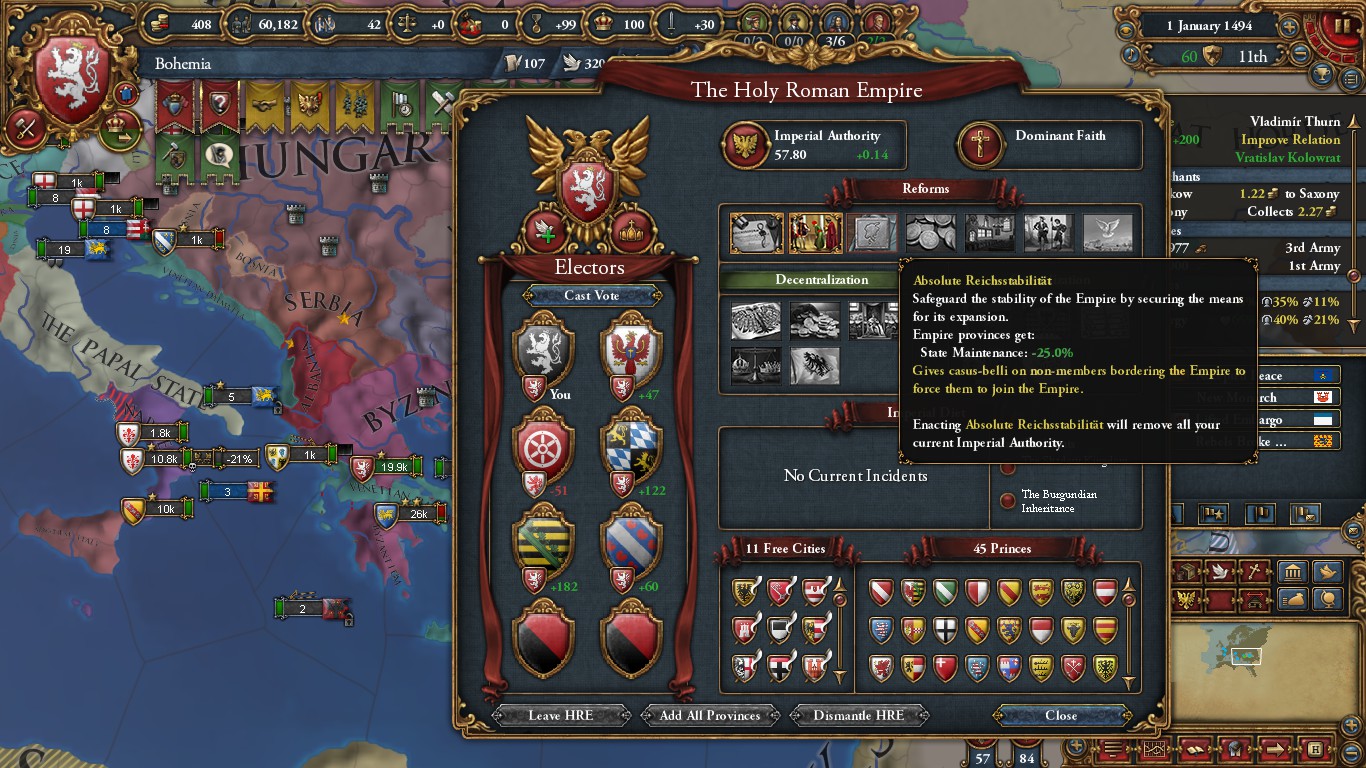This screenshot has width=1366, height=768.
Task: Click the Dominant Faith cross icon
Action: [981, 146]
